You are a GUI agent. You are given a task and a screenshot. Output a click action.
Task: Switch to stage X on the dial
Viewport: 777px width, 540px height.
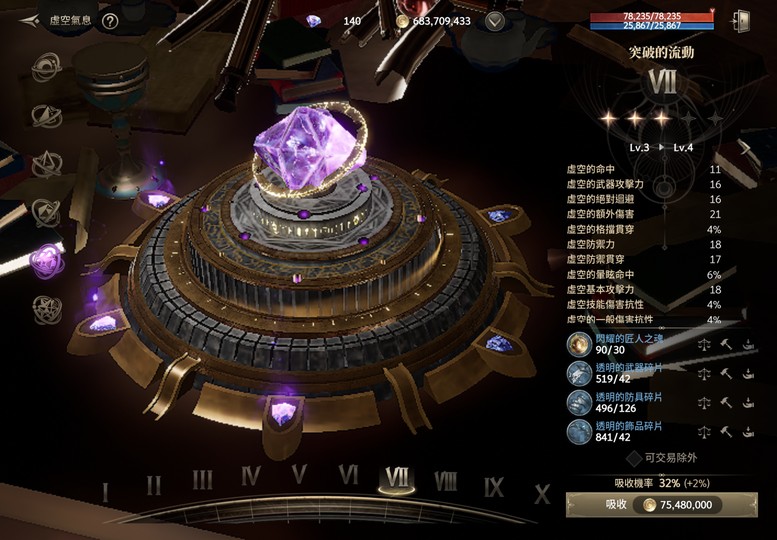coord(542,493)
